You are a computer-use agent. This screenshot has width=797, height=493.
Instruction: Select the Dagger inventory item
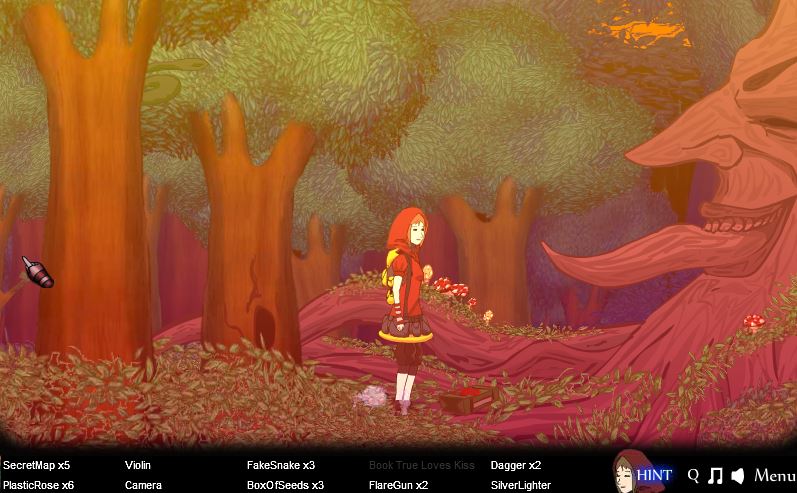[x=516, y=465]
